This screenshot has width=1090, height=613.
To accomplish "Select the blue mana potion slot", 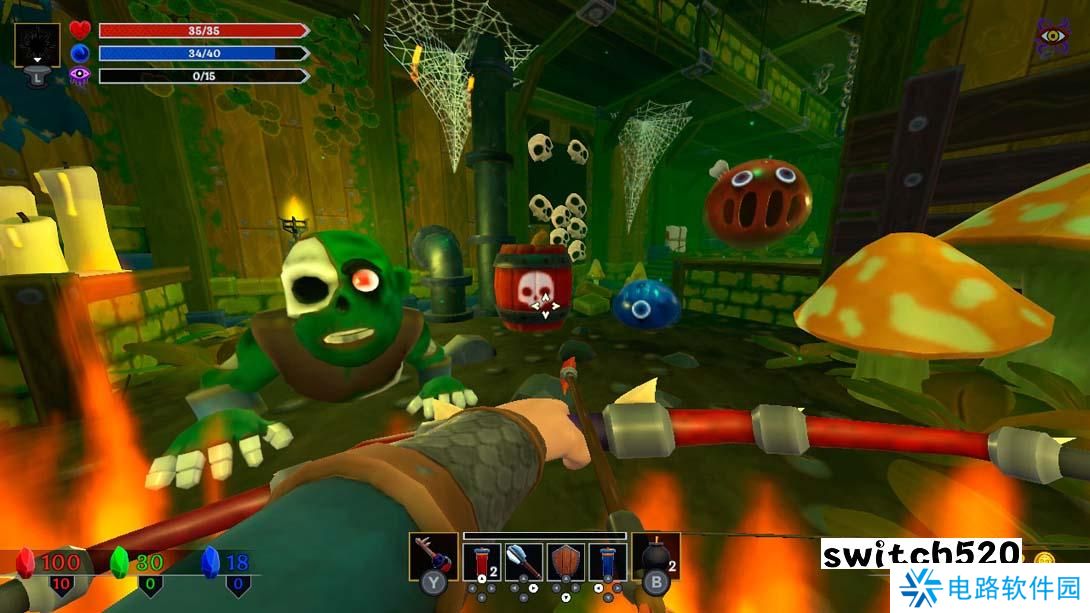I will [x=608, y=562].
